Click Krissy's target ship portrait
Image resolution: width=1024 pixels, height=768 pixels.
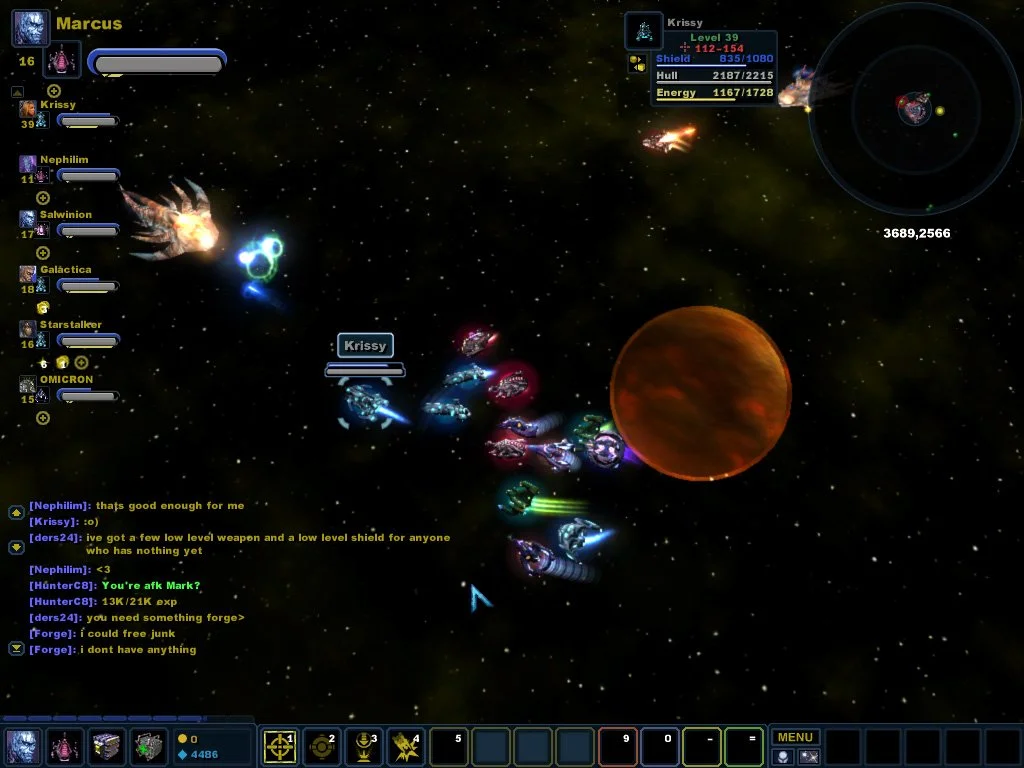(x=643, y=31)
